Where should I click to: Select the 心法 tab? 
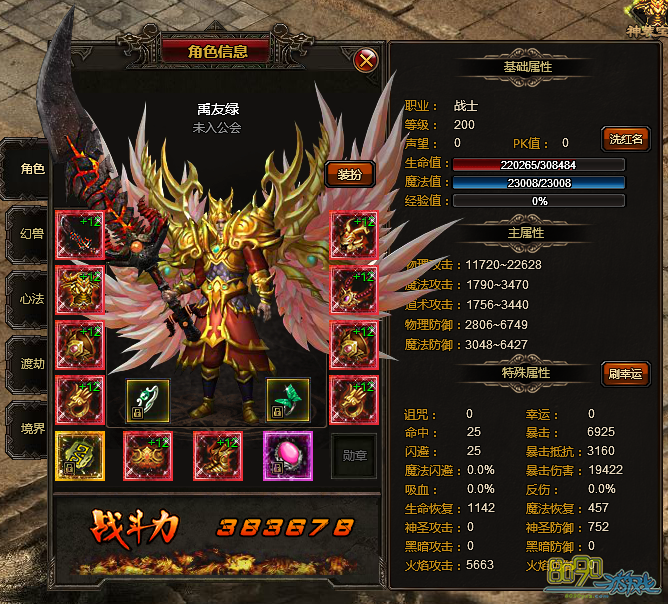coord(30,299)
